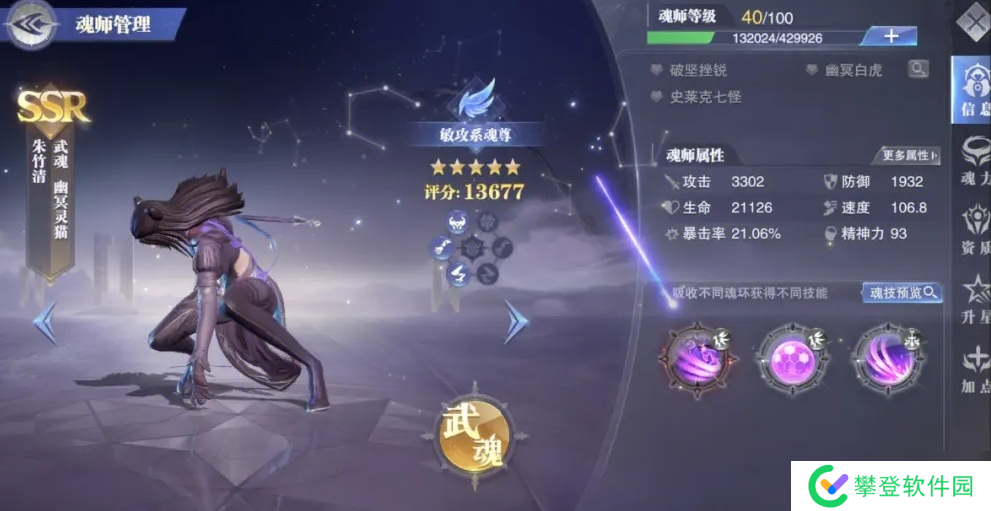Go back using the top-left arrow button
Viewport: 991px width, 511px height.
pos(30,25)
